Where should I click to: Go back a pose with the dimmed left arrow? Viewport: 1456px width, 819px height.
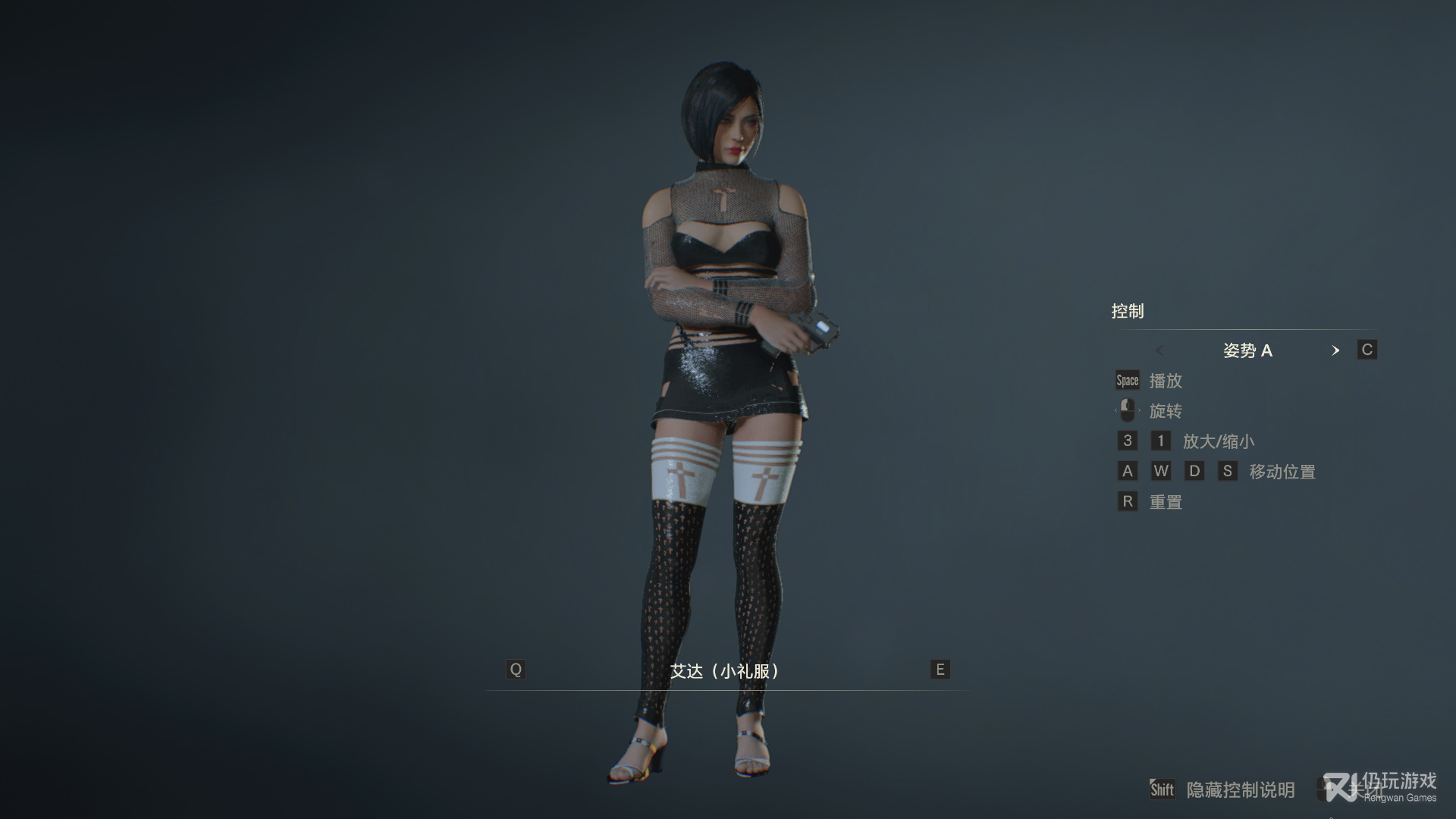point(1159,350)
